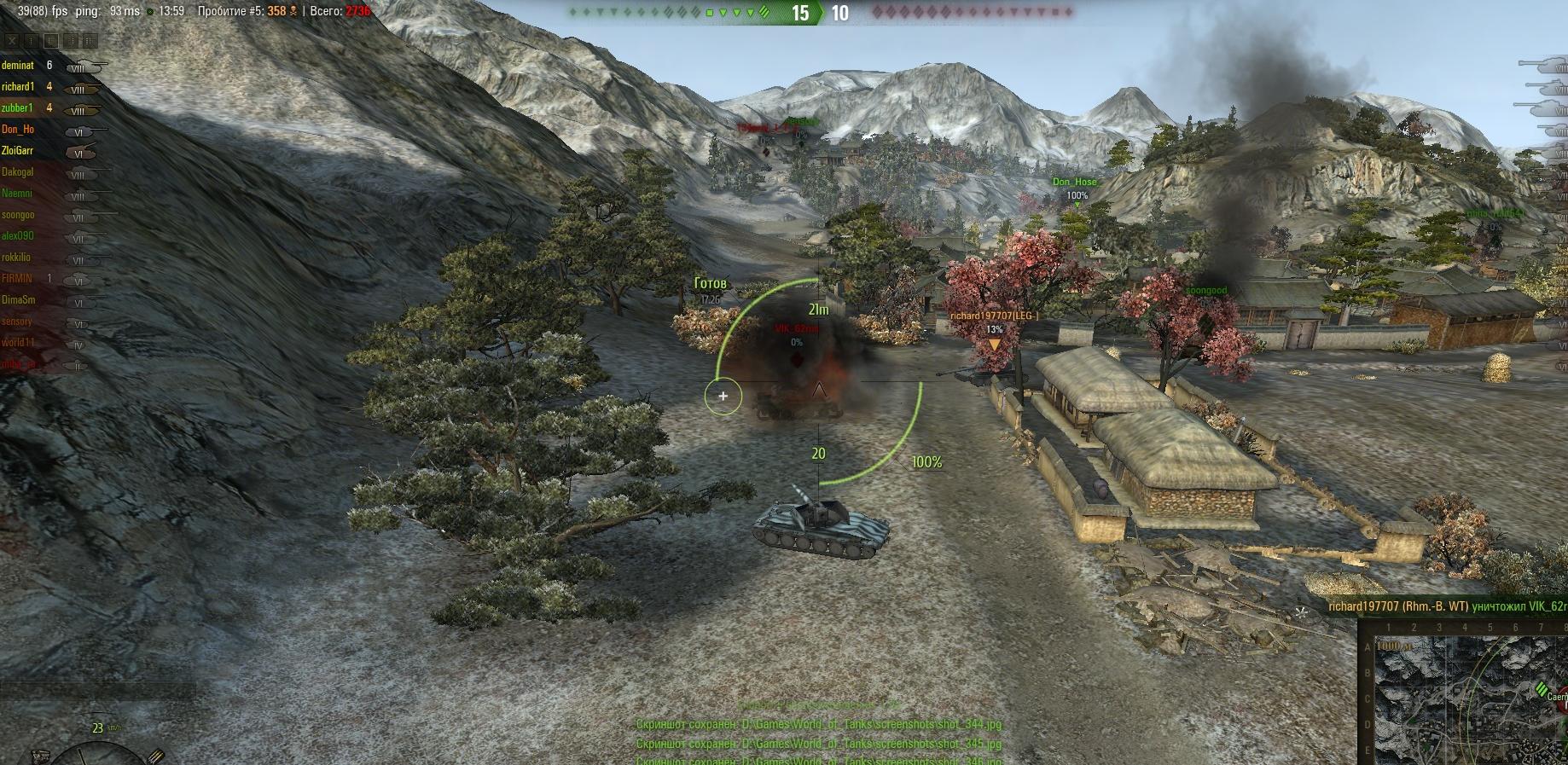Choose FIRMIN in the team panel
The image size is (1568, 765).
coord(17,279)
